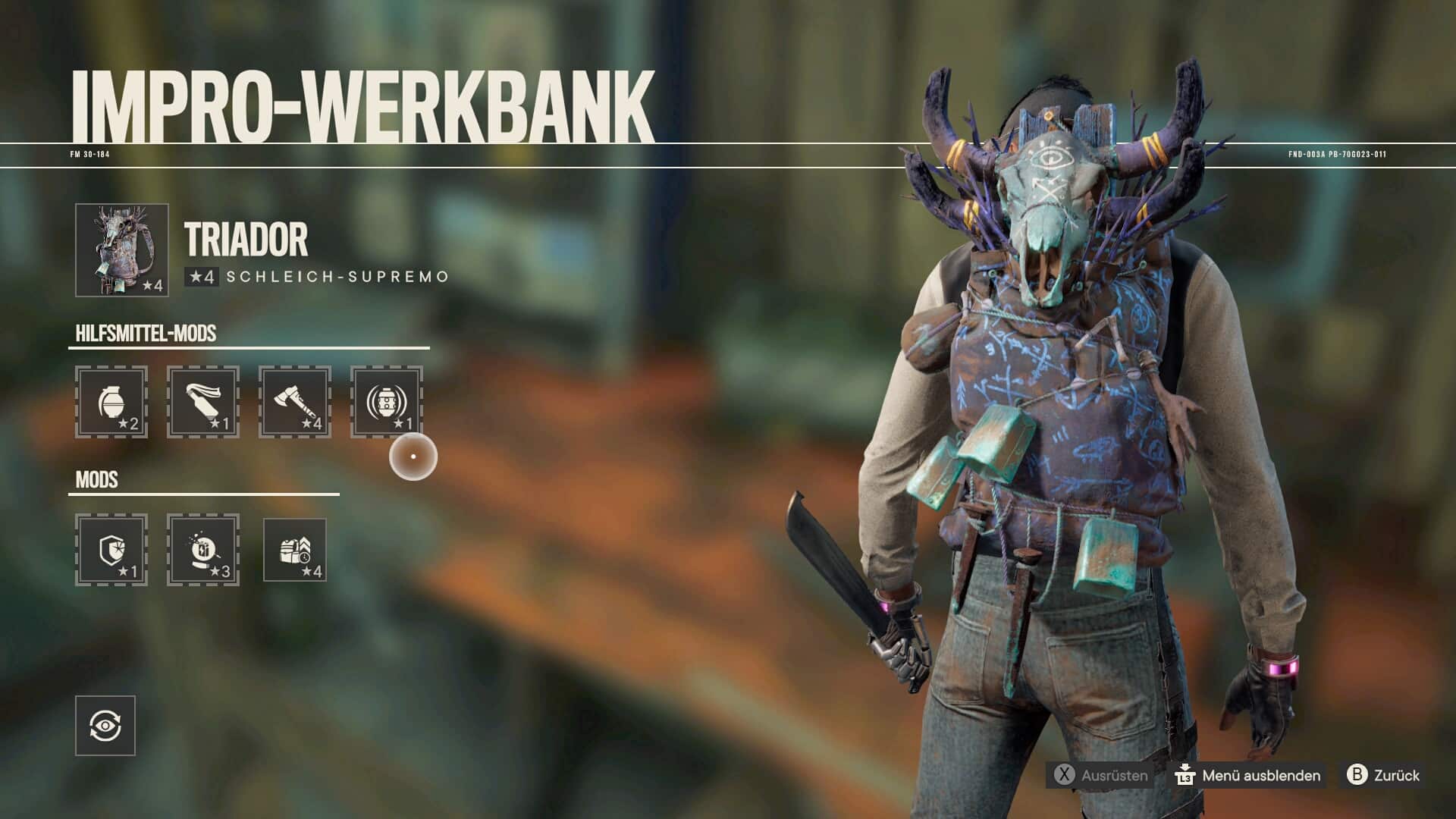Pick the throwing axe gadget mod slot
Viewport: 1456px width, 819px height.
tap(295, 402)
